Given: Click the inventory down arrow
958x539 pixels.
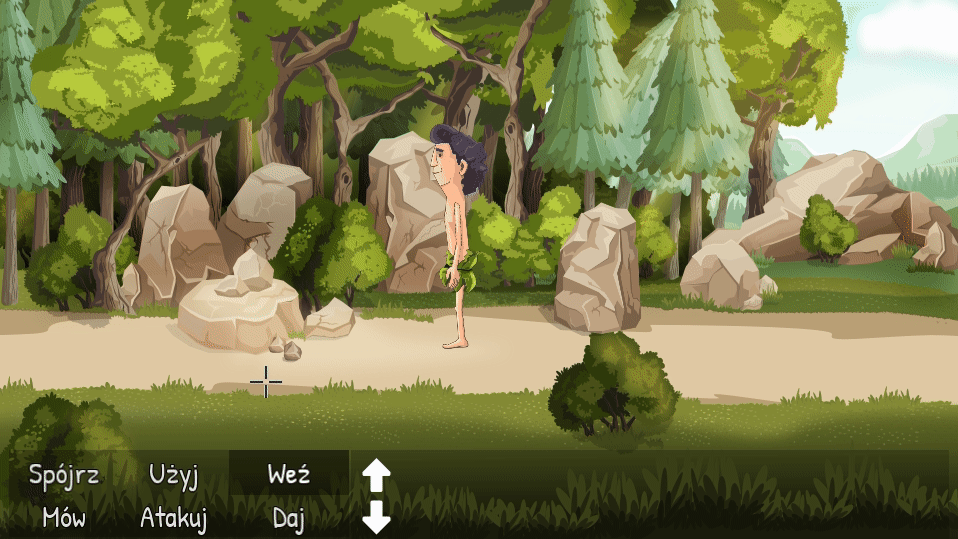Looking at the screenshot, I should (375, 517).
